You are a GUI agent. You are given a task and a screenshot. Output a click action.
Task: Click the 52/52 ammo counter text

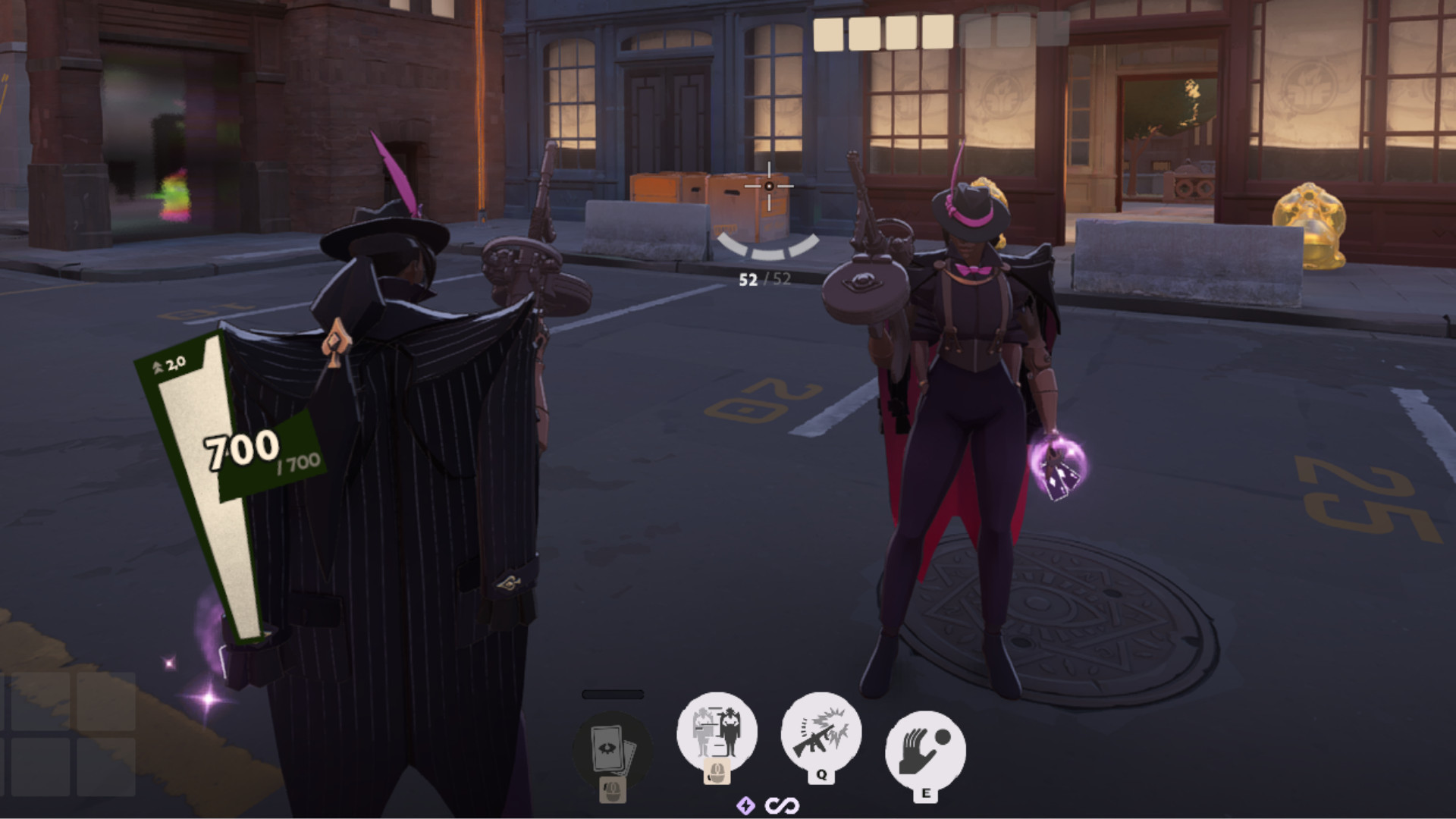[762, 278]
